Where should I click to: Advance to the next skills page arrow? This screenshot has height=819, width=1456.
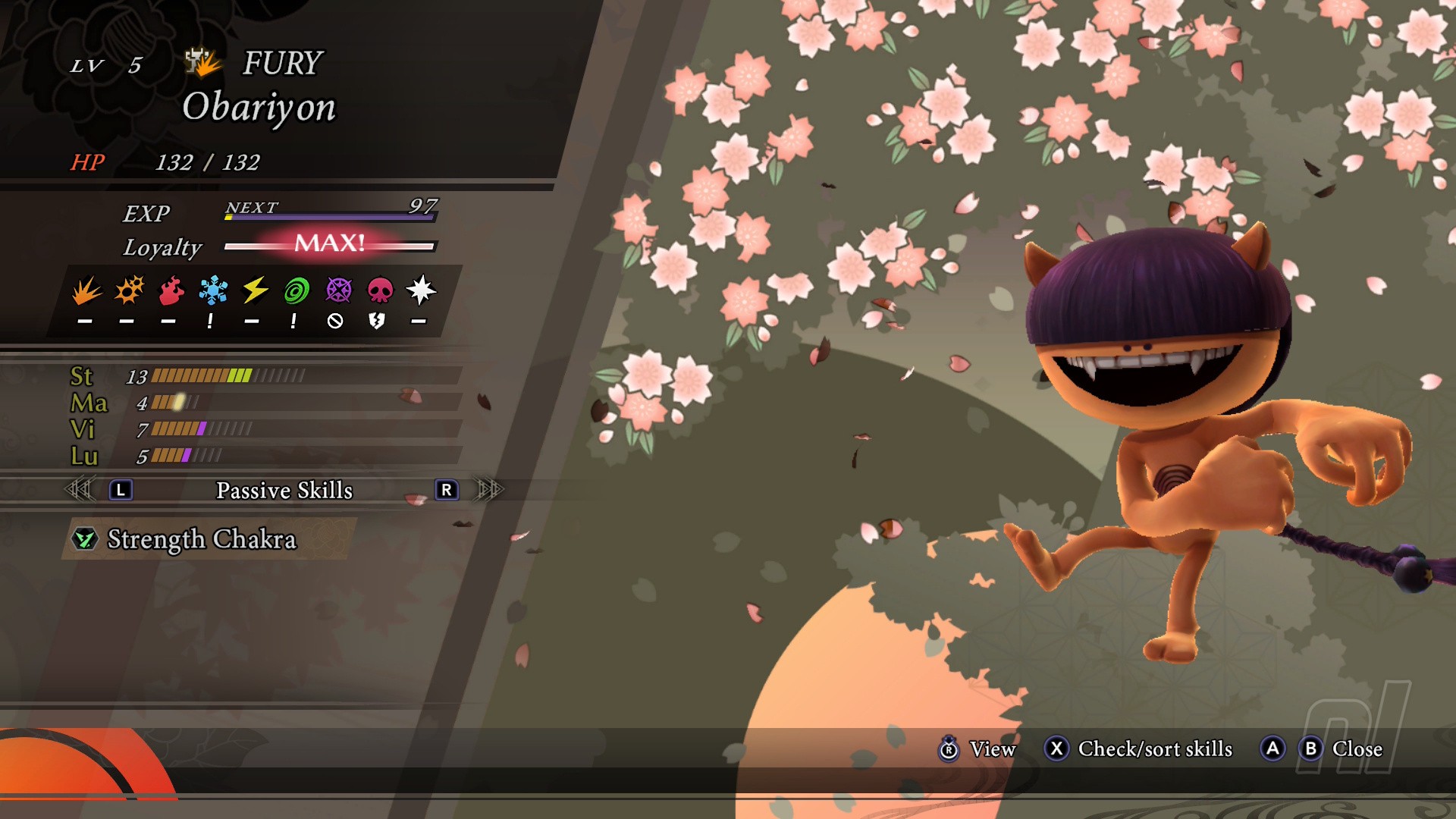coord(489,490)
